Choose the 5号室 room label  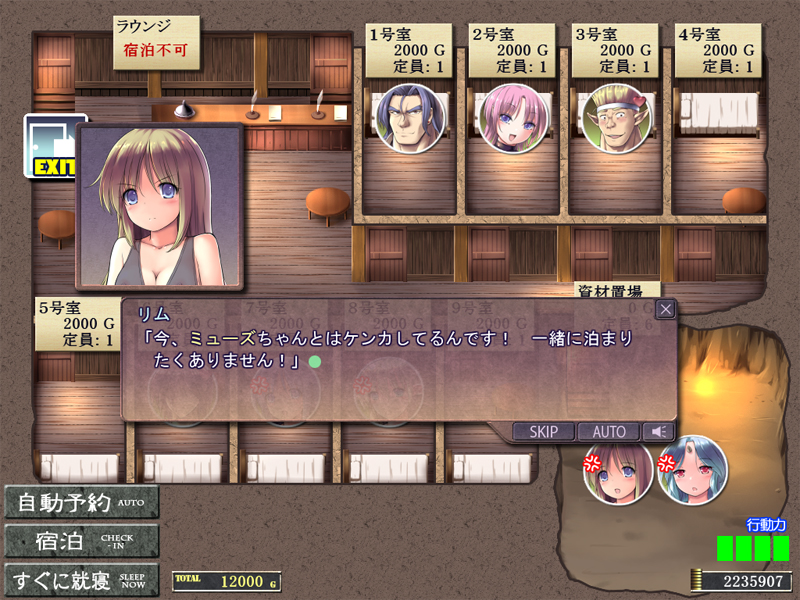click(x=78, y=324)
